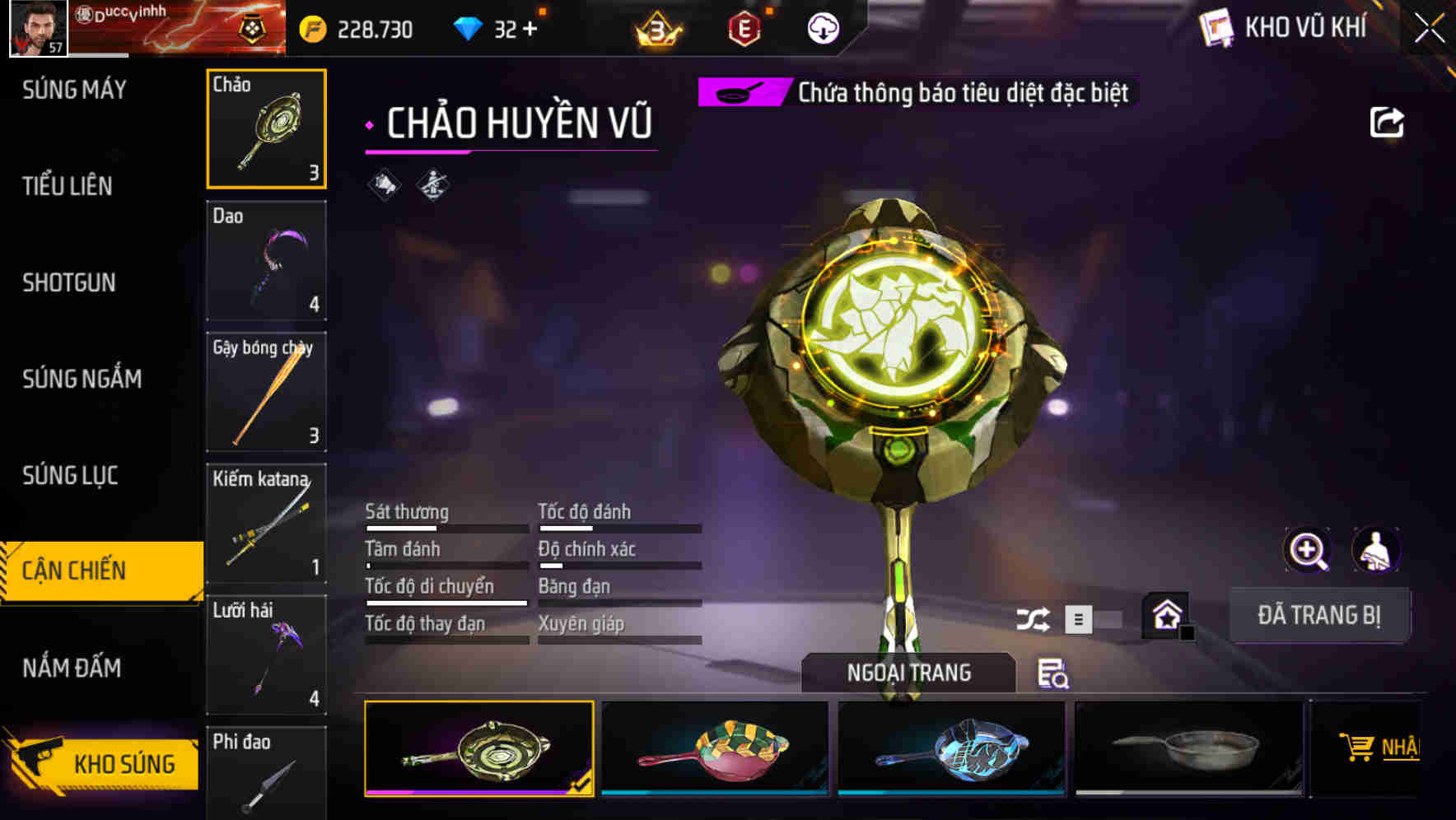1456x820 pixels.
Task: Click the E badge icon in top bar
Action: 744,28
